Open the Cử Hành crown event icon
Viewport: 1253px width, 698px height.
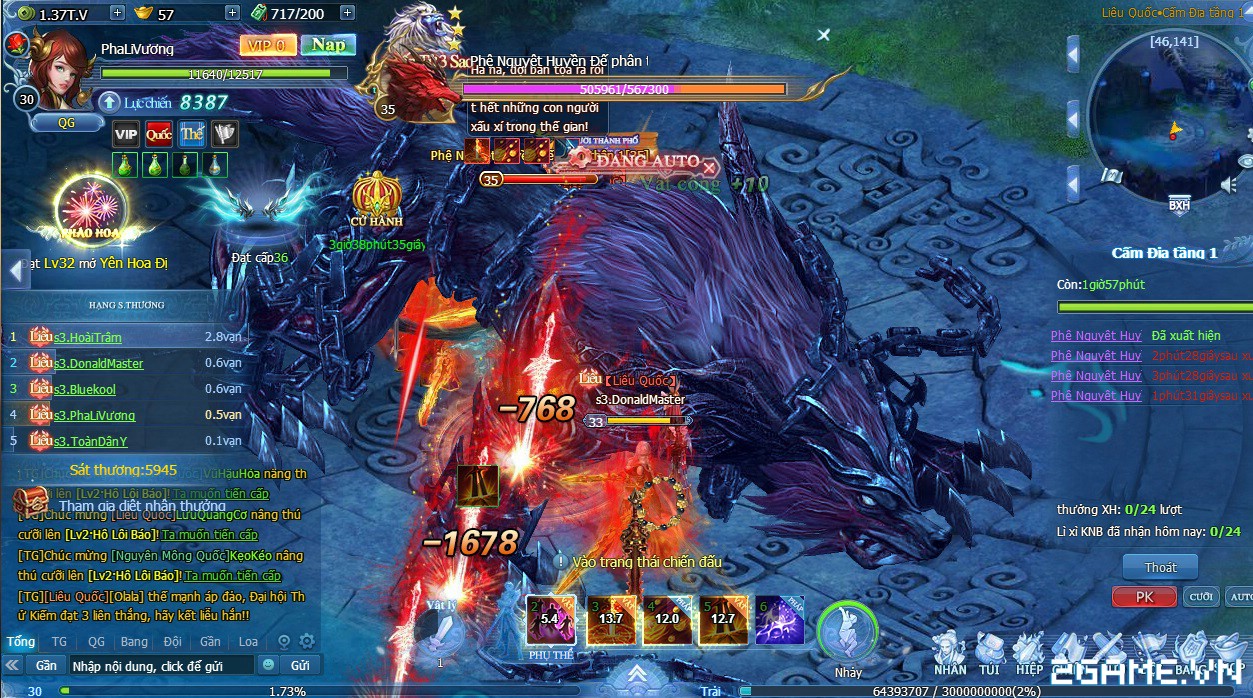(376, 199)
